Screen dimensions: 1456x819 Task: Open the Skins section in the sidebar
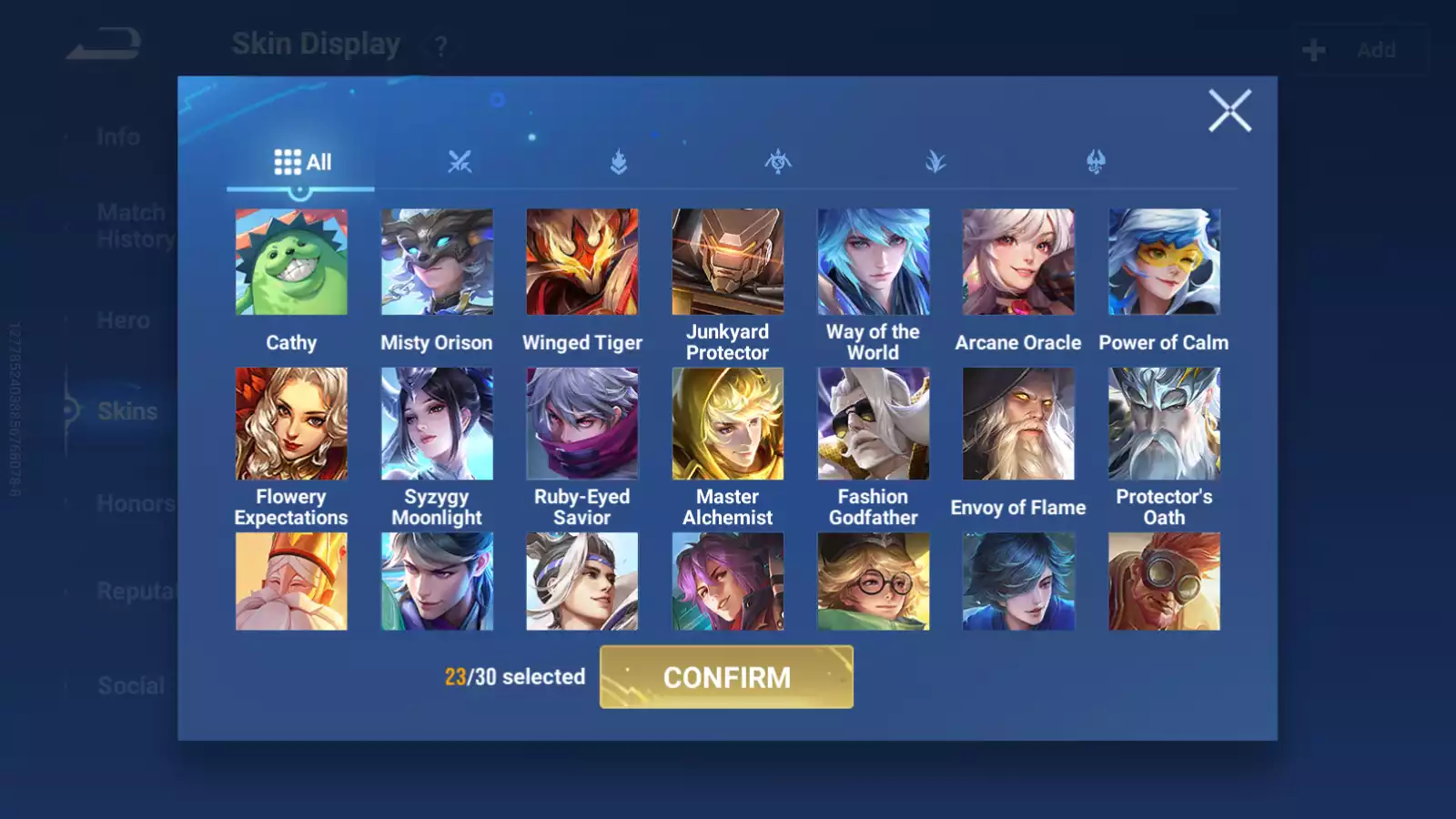[x=127, y=411]
